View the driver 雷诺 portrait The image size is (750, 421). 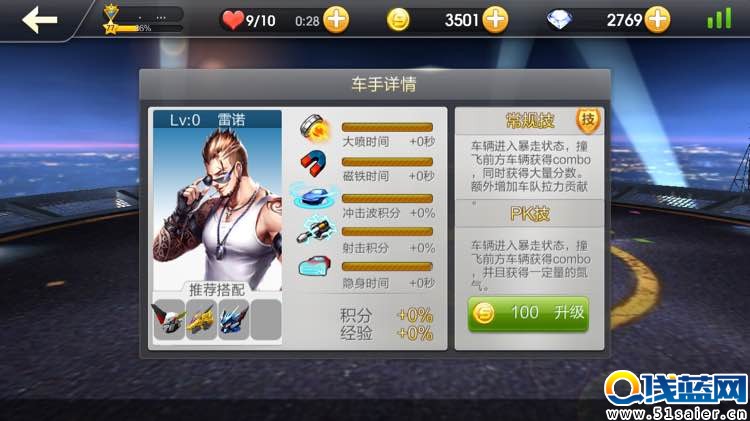point(216,200)
